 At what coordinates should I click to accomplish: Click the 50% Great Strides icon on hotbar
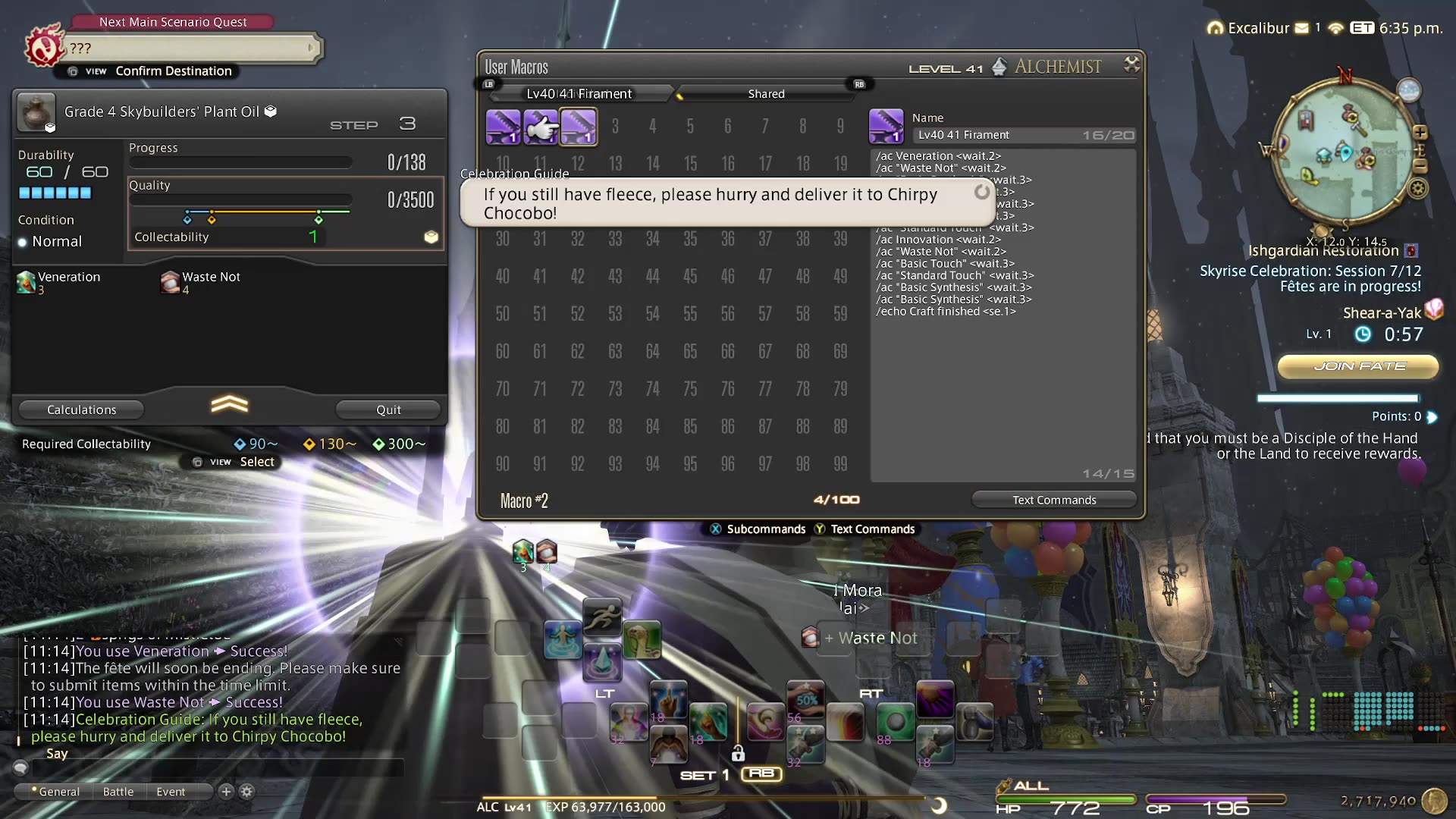point(806,699)
